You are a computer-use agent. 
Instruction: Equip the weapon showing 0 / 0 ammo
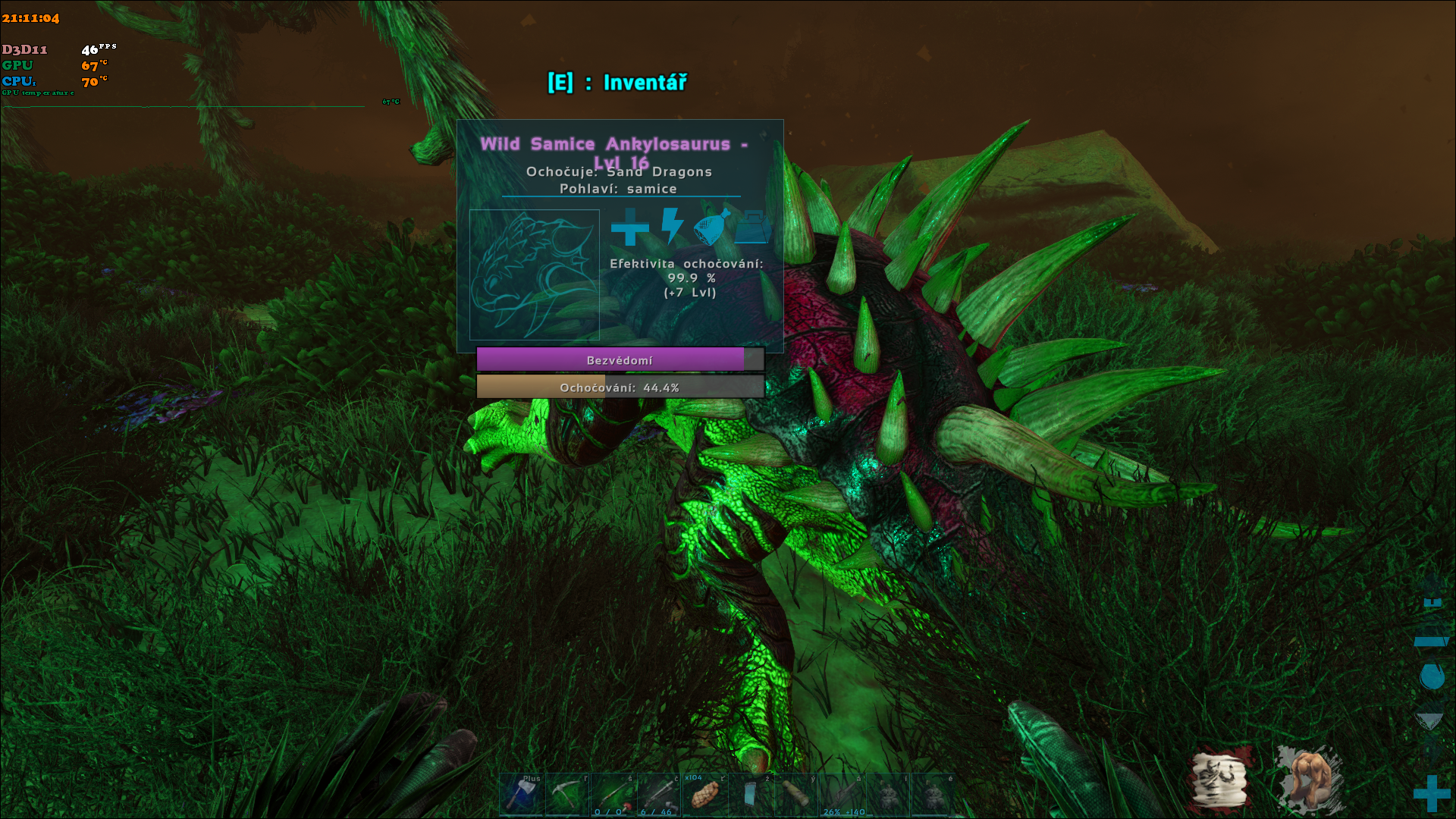(x=613, y=795)
